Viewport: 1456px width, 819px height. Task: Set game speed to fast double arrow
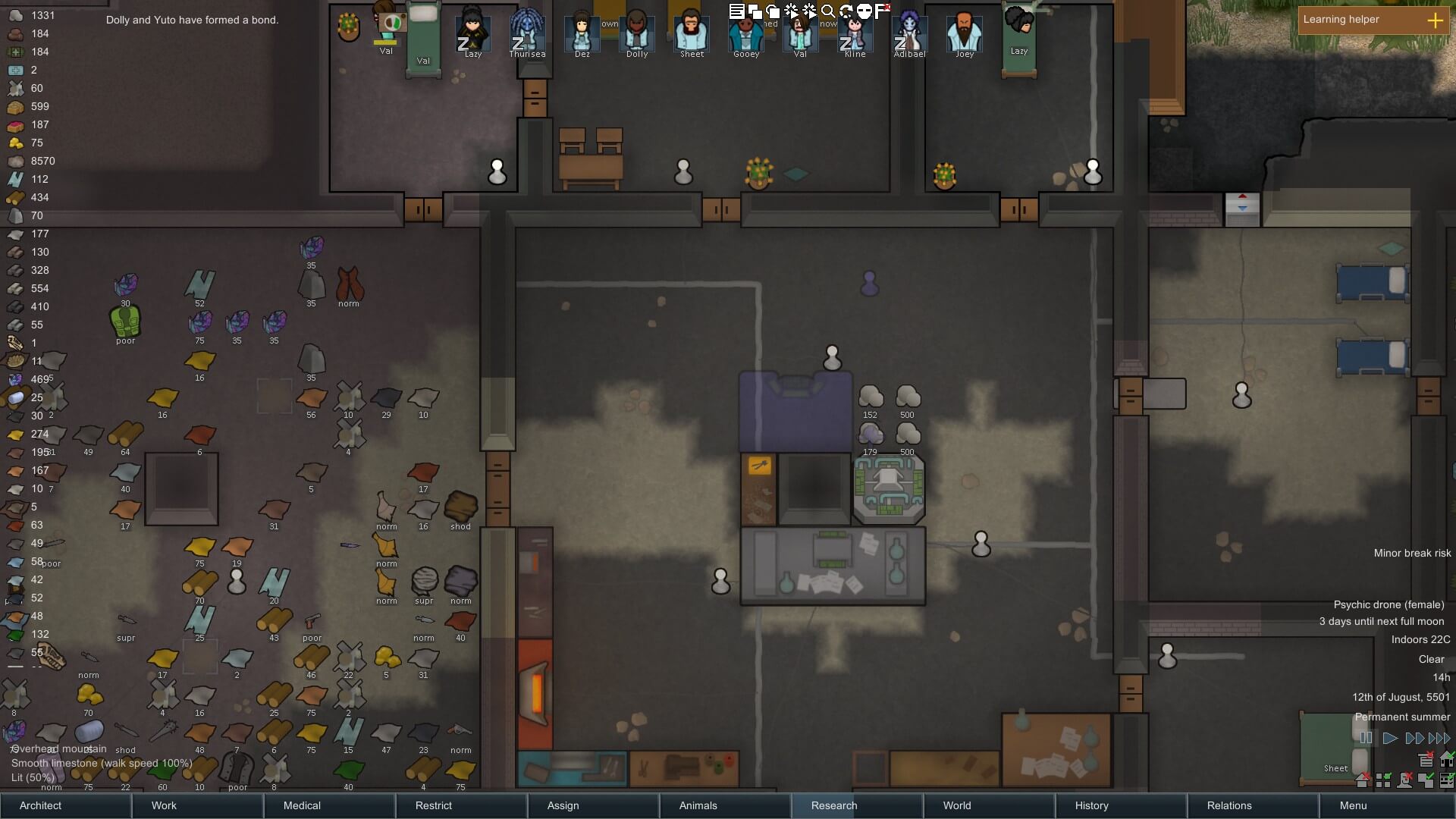click(1414, 738)
